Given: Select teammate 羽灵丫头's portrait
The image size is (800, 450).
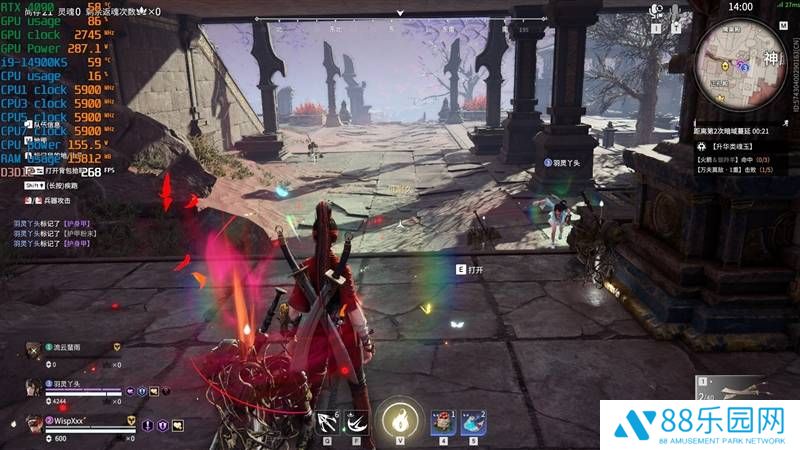Looking at the screenshot, I should pyautogui.click(x=34, y=387).
